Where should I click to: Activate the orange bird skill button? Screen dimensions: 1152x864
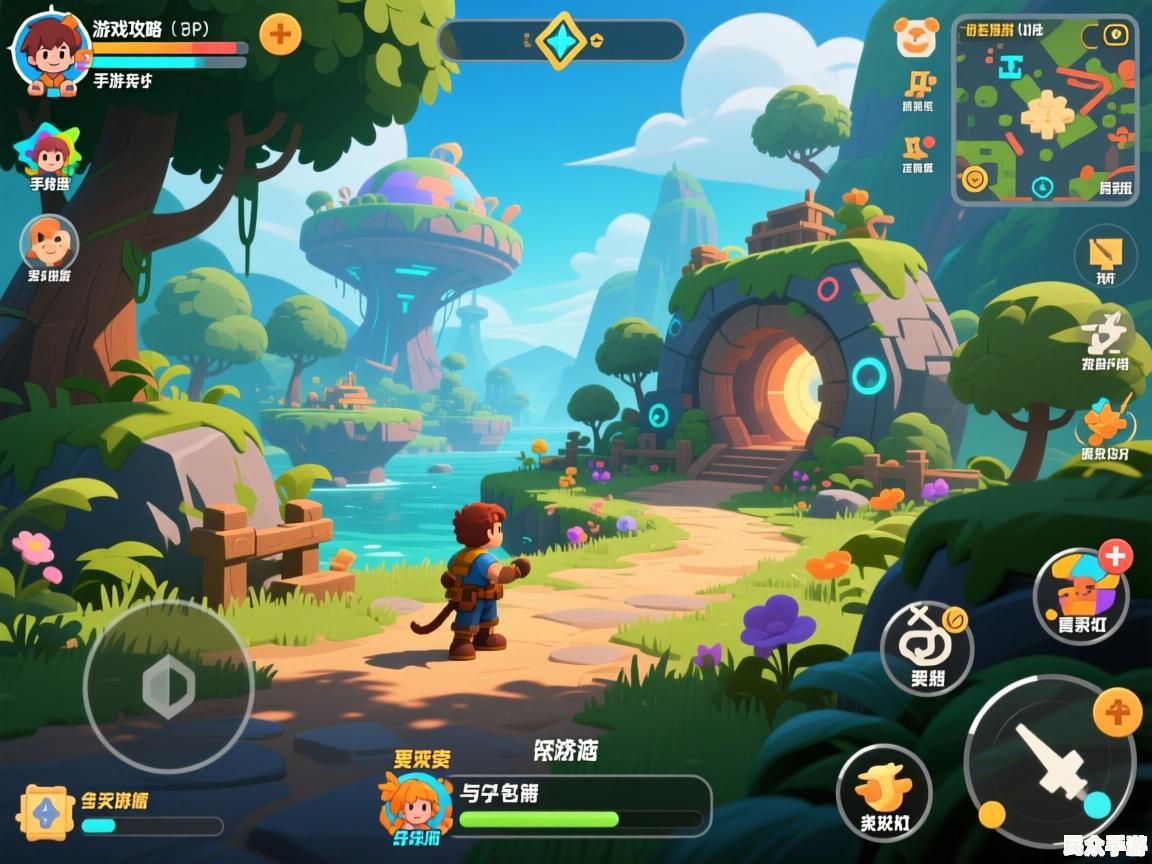point(884,790)
